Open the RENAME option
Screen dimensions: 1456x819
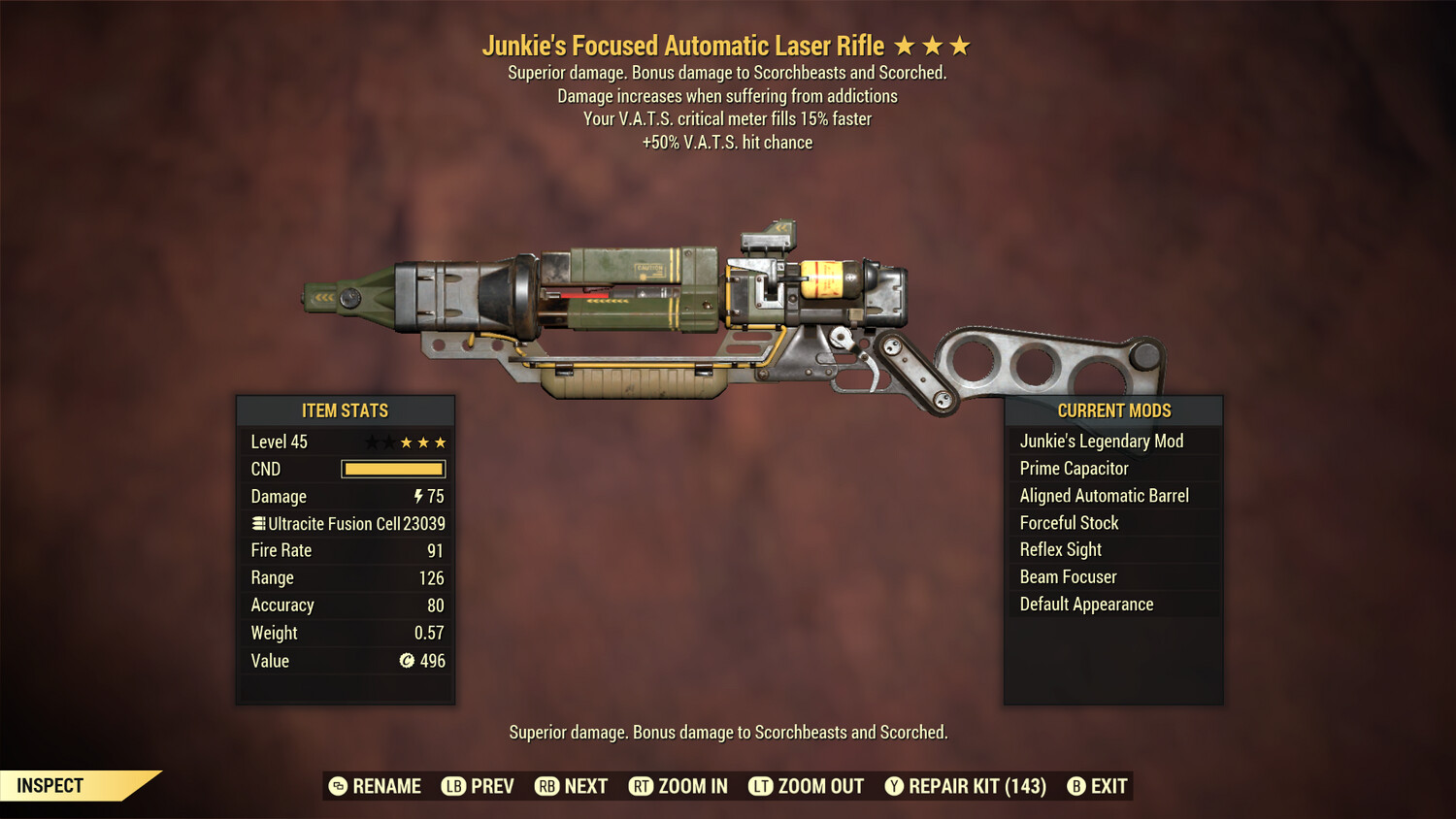[x=383, y=786]
